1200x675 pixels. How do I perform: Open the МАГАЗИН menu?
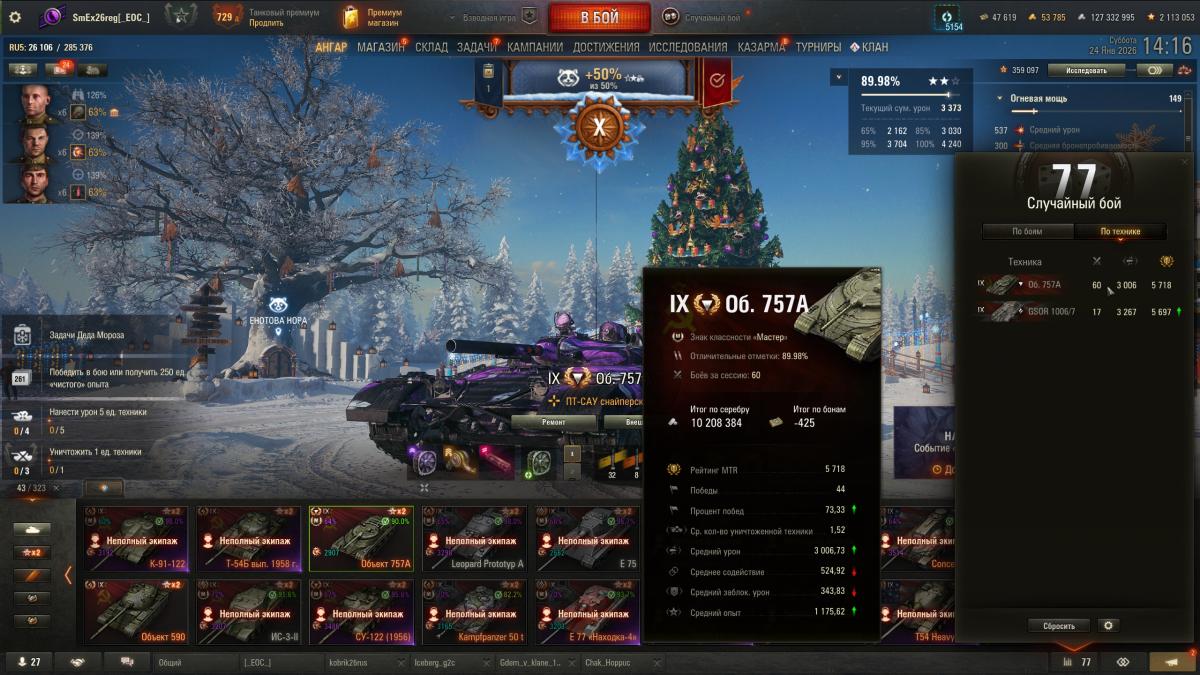[x=380, y=47]
